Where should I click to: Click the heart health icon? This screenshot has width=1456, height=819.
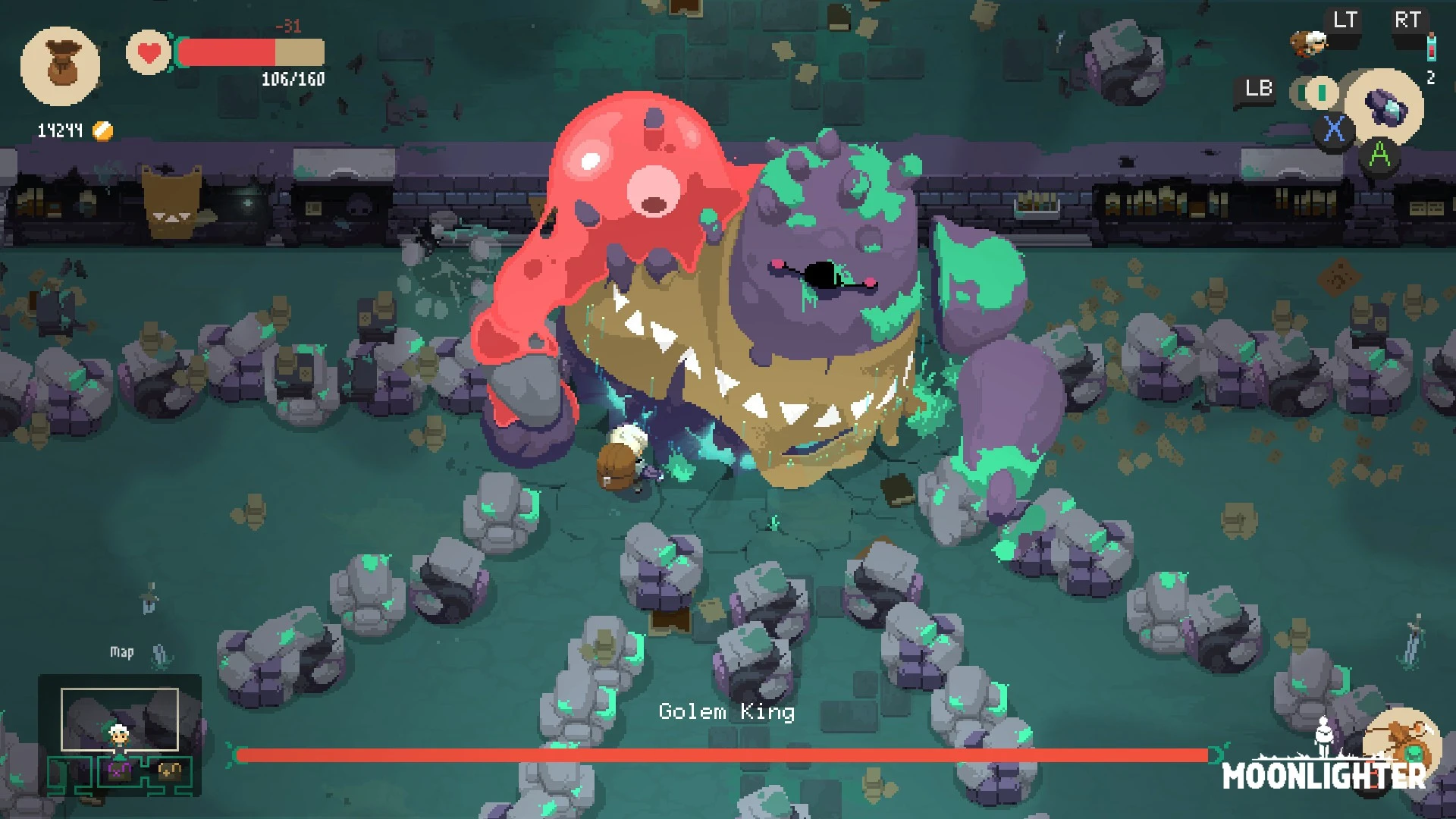(149, 53)
